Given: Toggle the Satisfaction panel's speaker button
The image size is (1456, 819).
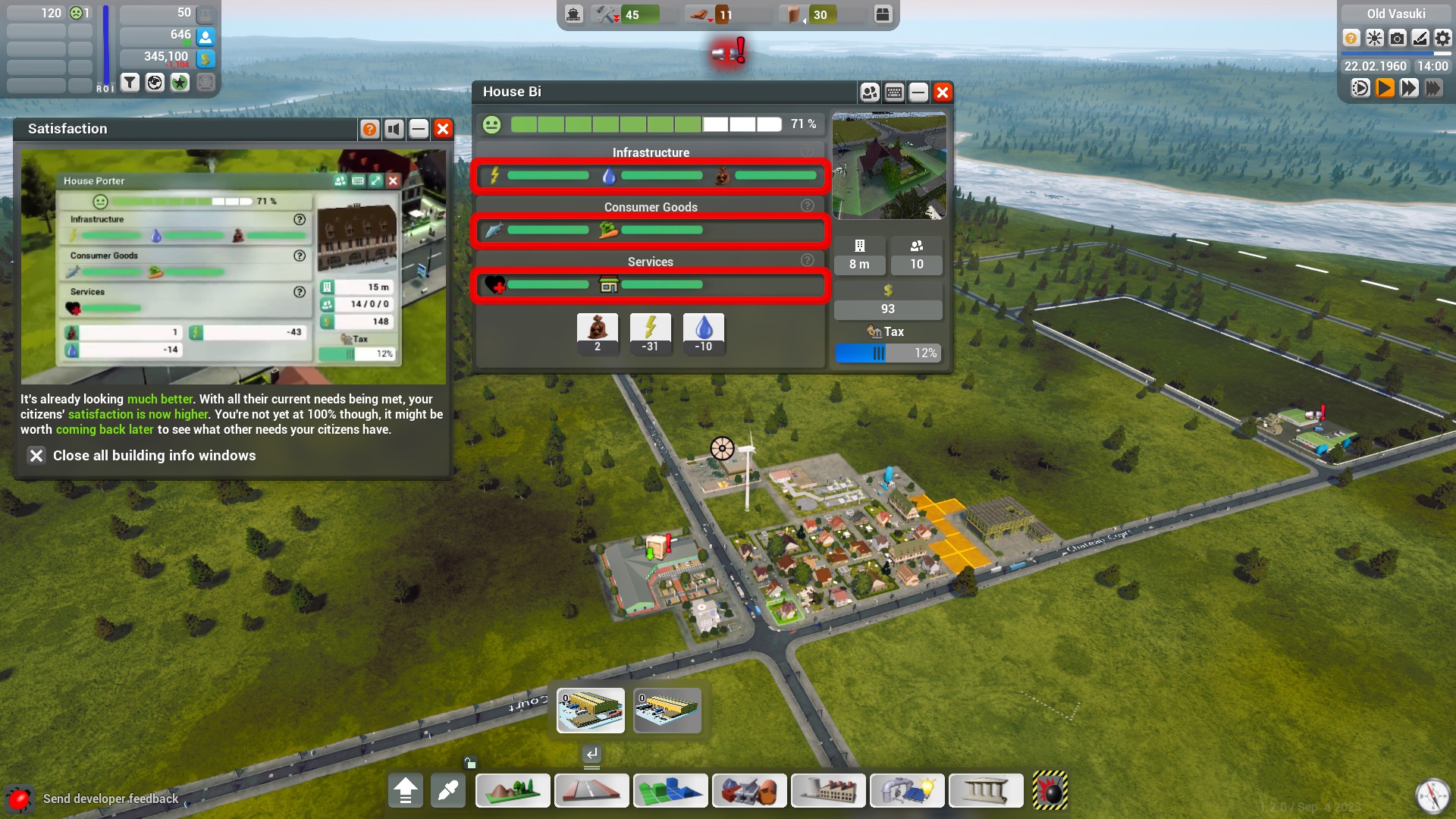Looking at the screenshot, I should [x=394, y=129].
